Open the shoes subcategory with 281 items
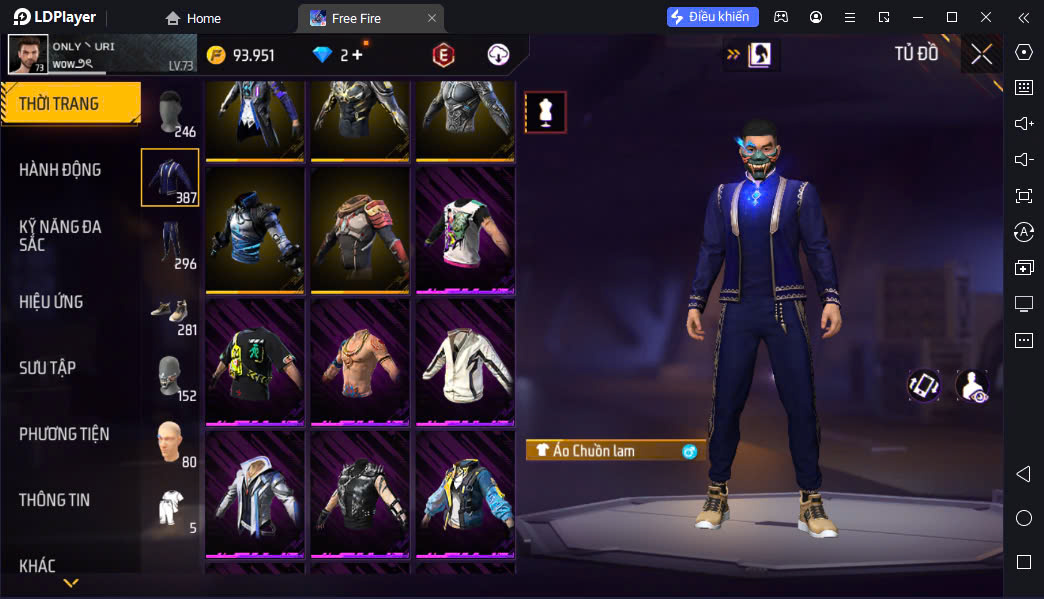 170,312
